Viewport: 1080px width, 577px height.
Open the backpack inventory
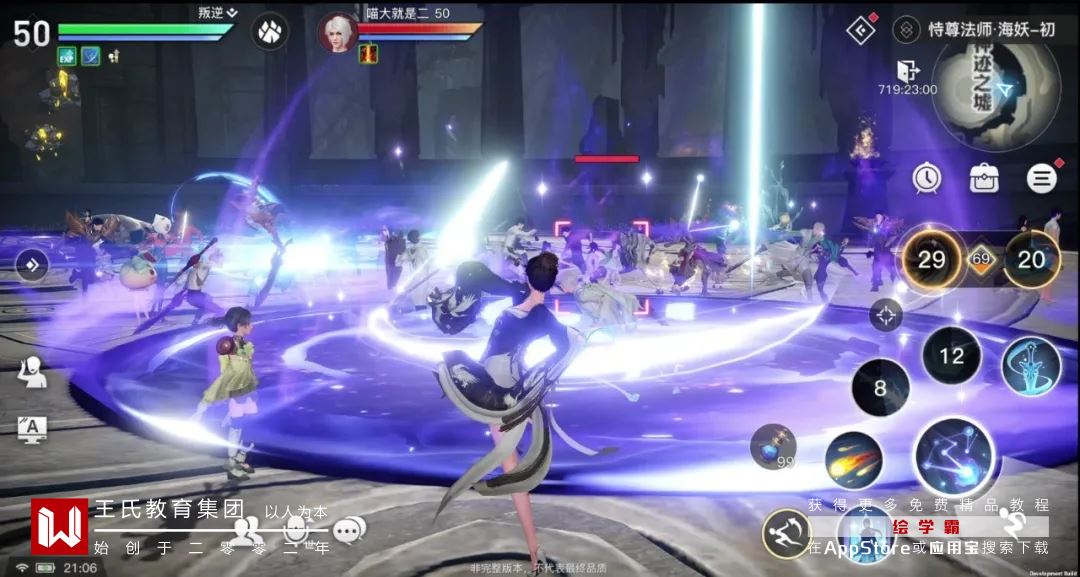click(984, 179)
